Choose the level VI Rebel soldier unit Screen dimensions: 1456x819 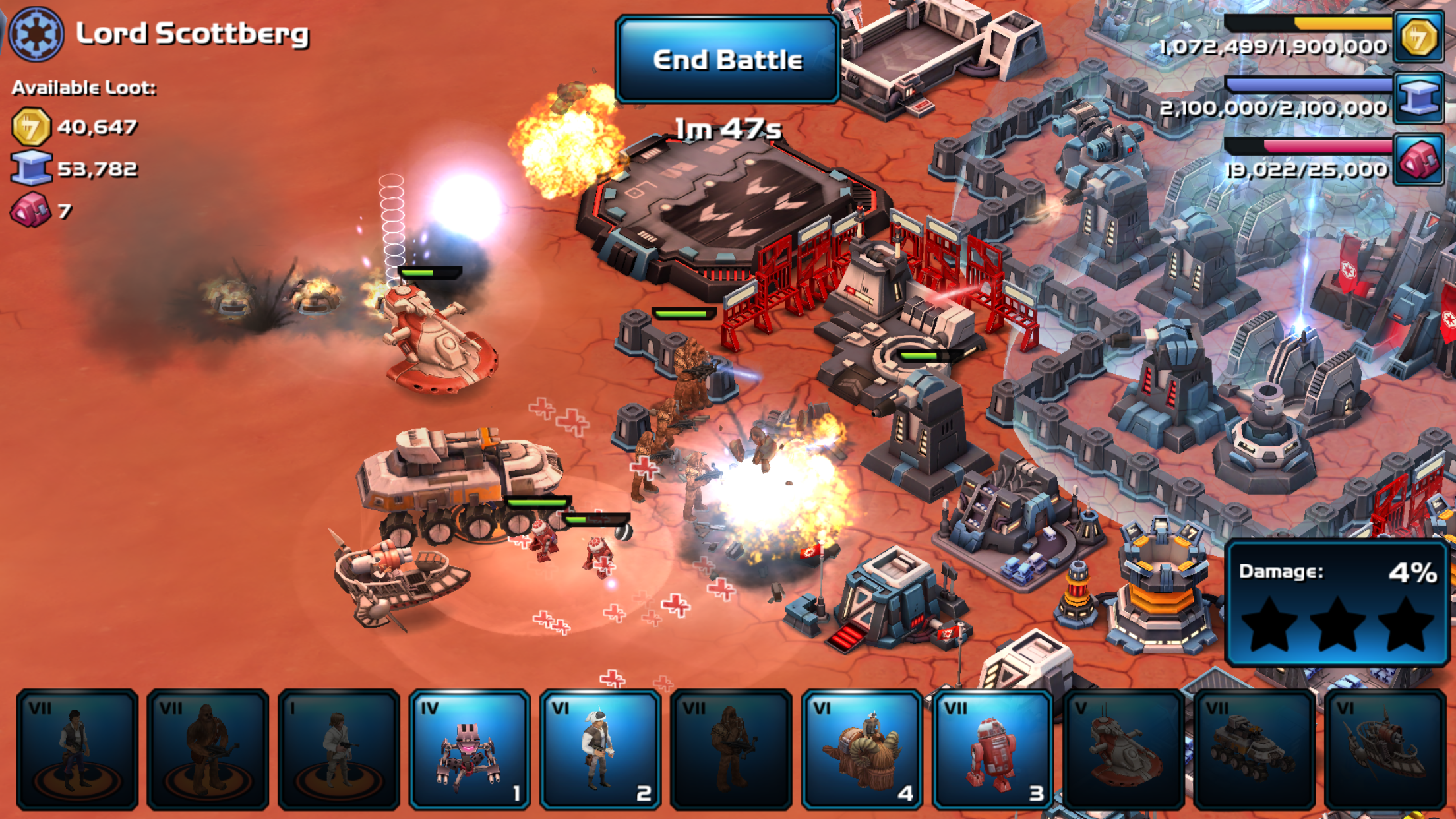pyautogui.click(x=600, y=749)
